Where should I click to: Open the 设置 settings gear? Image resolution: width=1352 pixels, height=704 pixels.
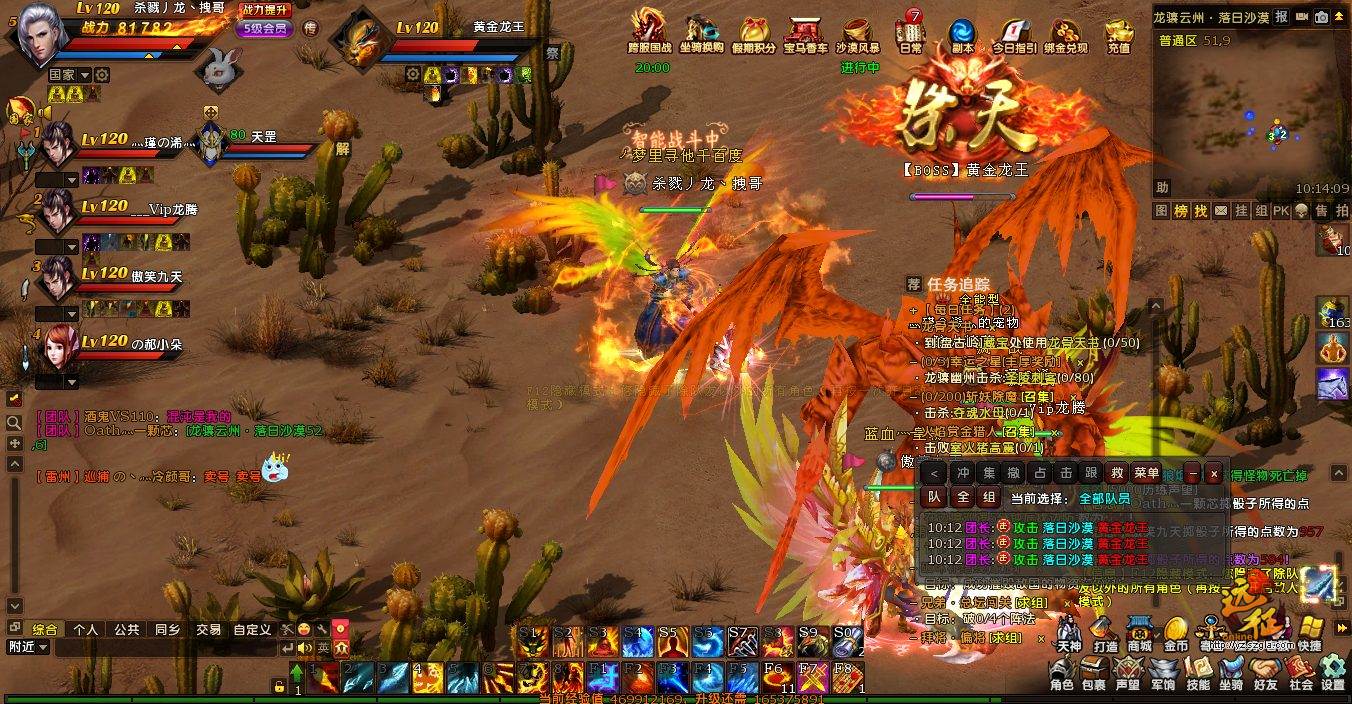[1333, 673]
